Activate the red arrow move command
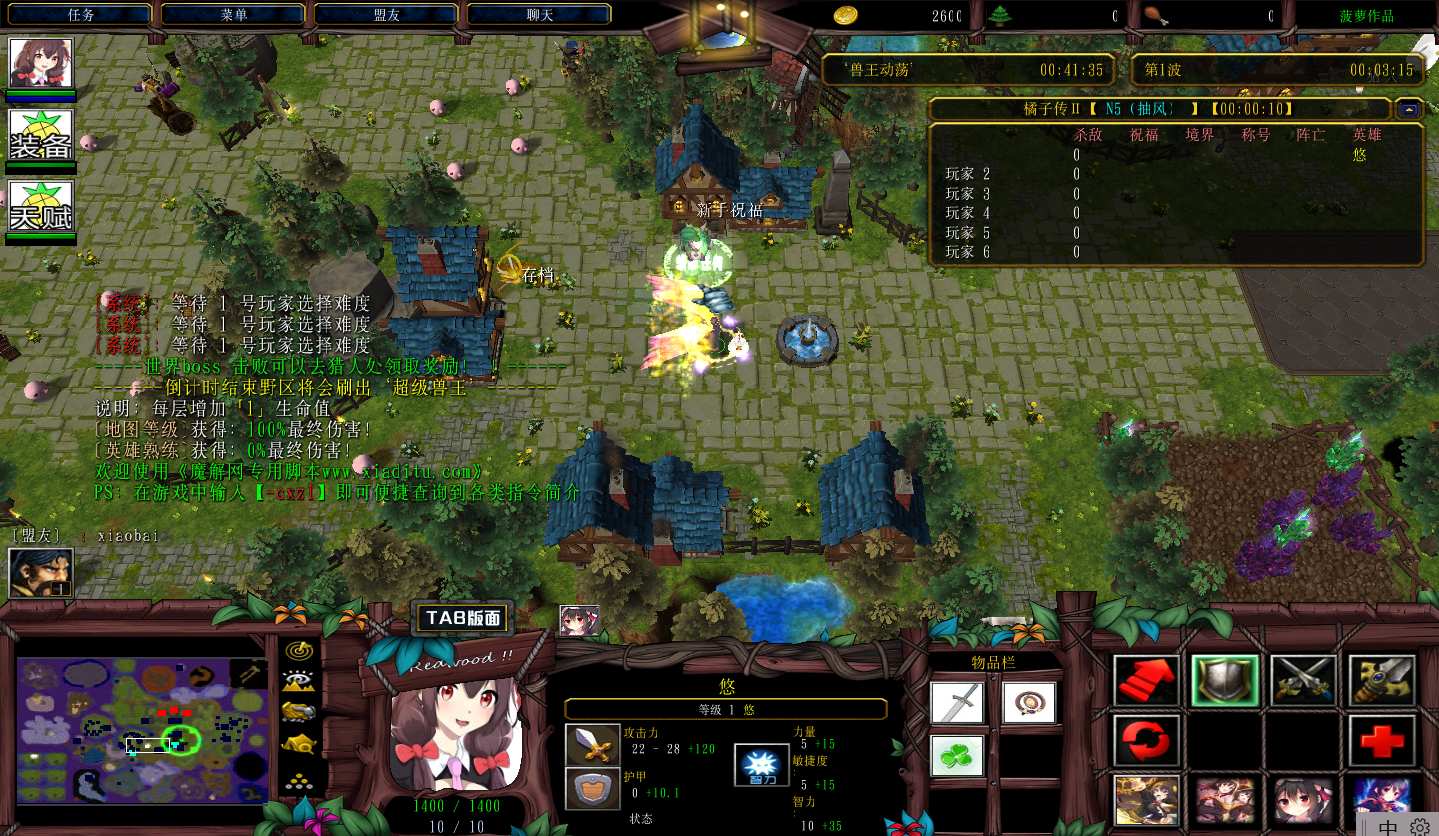Viewport: 1439px width, 836px height. click(x=1146, y=681)
